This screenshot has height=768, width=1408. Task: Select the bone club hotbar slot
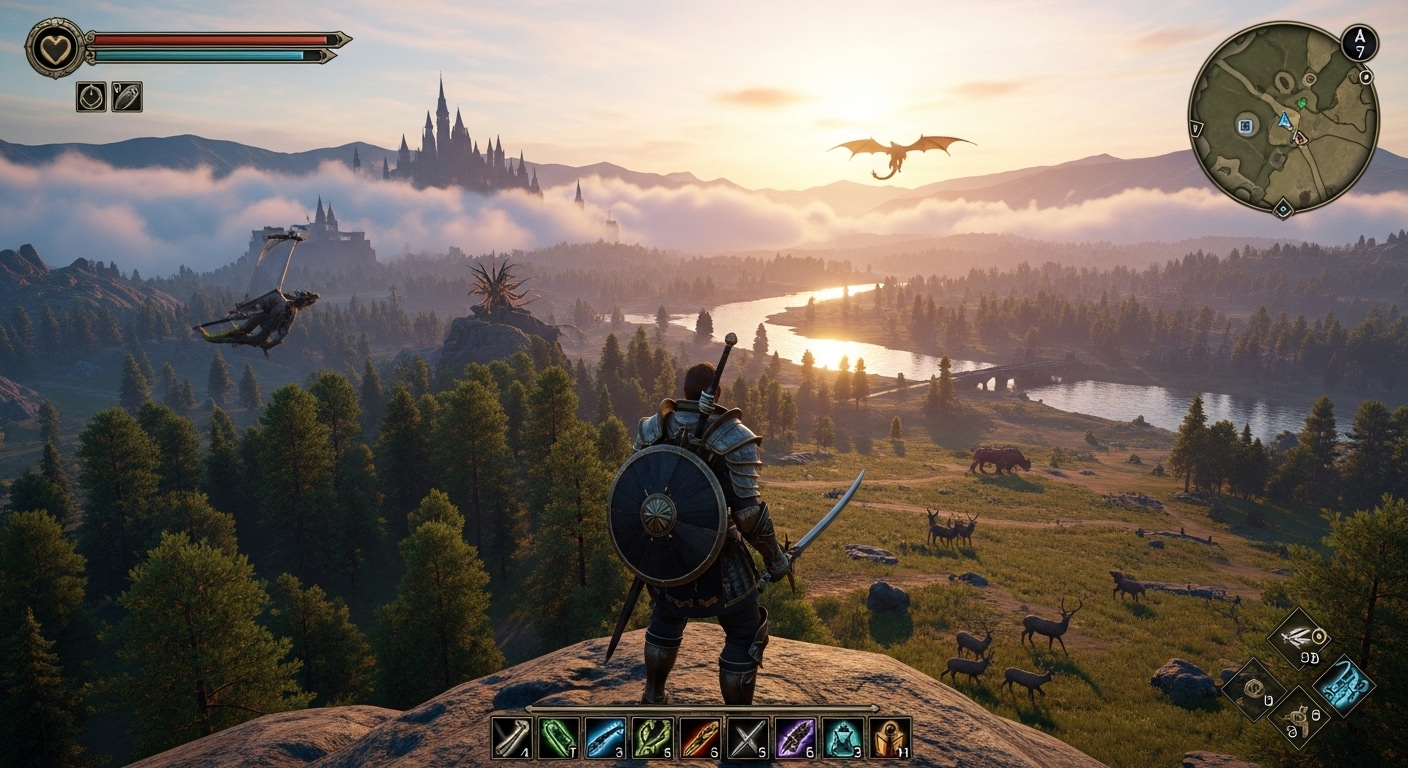511,738
